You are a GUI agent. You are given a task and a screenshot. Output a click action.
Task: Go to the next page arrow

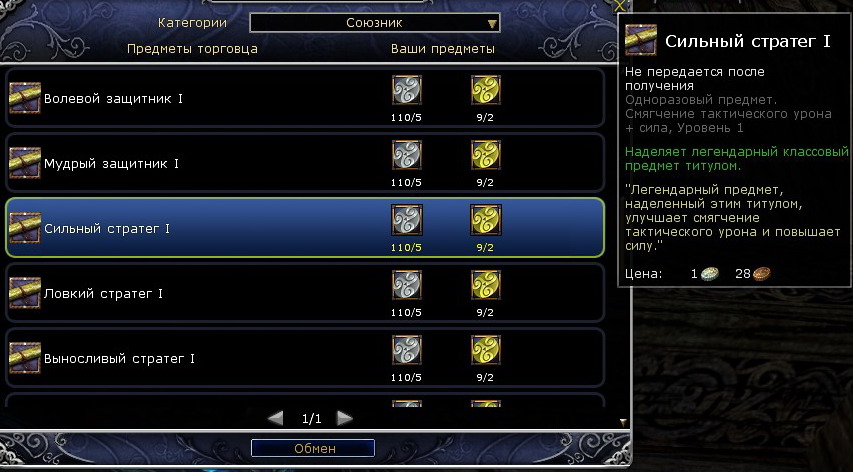(344, 418)
